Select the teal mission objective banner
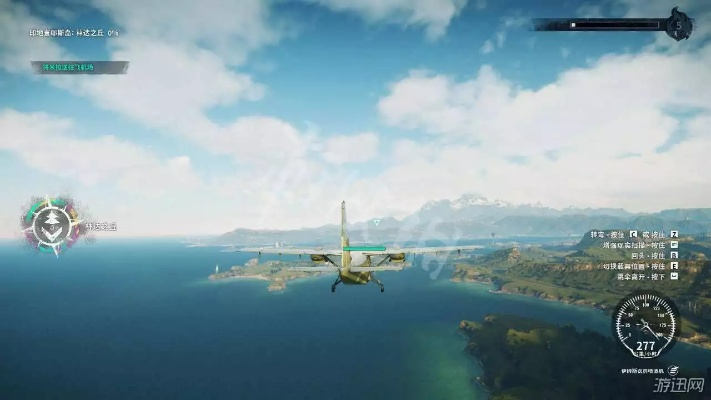Image resolution: width=711 pixels, height=400 pixels. tap(80, 67)
